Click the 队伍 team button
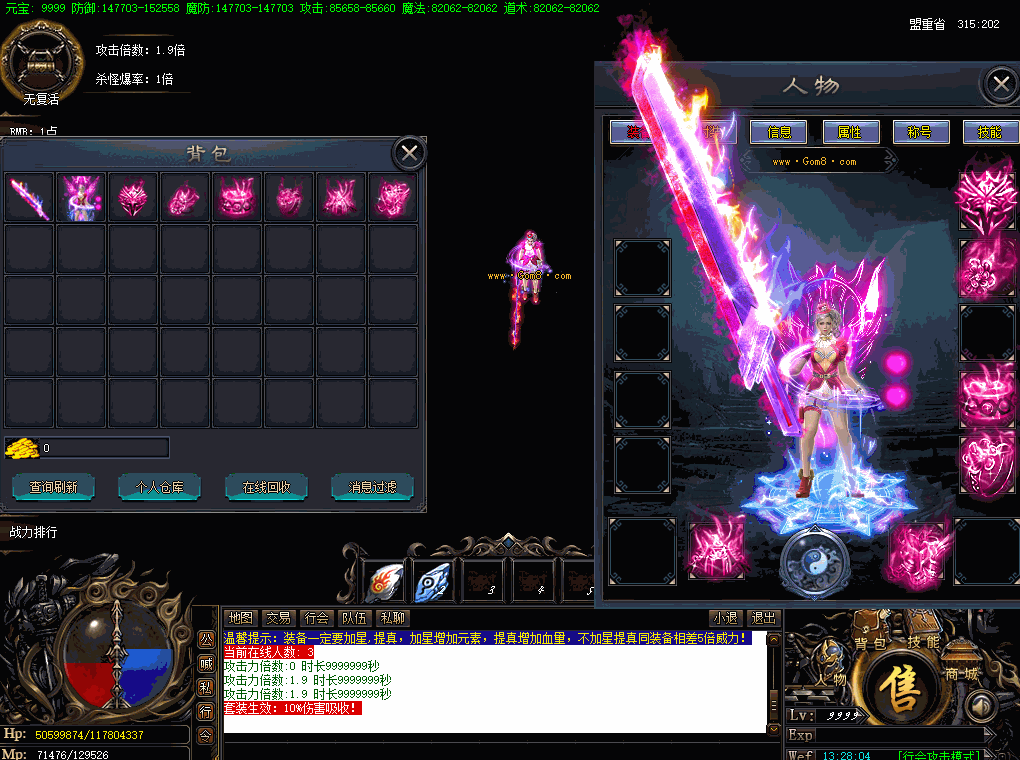This screenshot has height=760, width=1020. [x=354, y=618]
